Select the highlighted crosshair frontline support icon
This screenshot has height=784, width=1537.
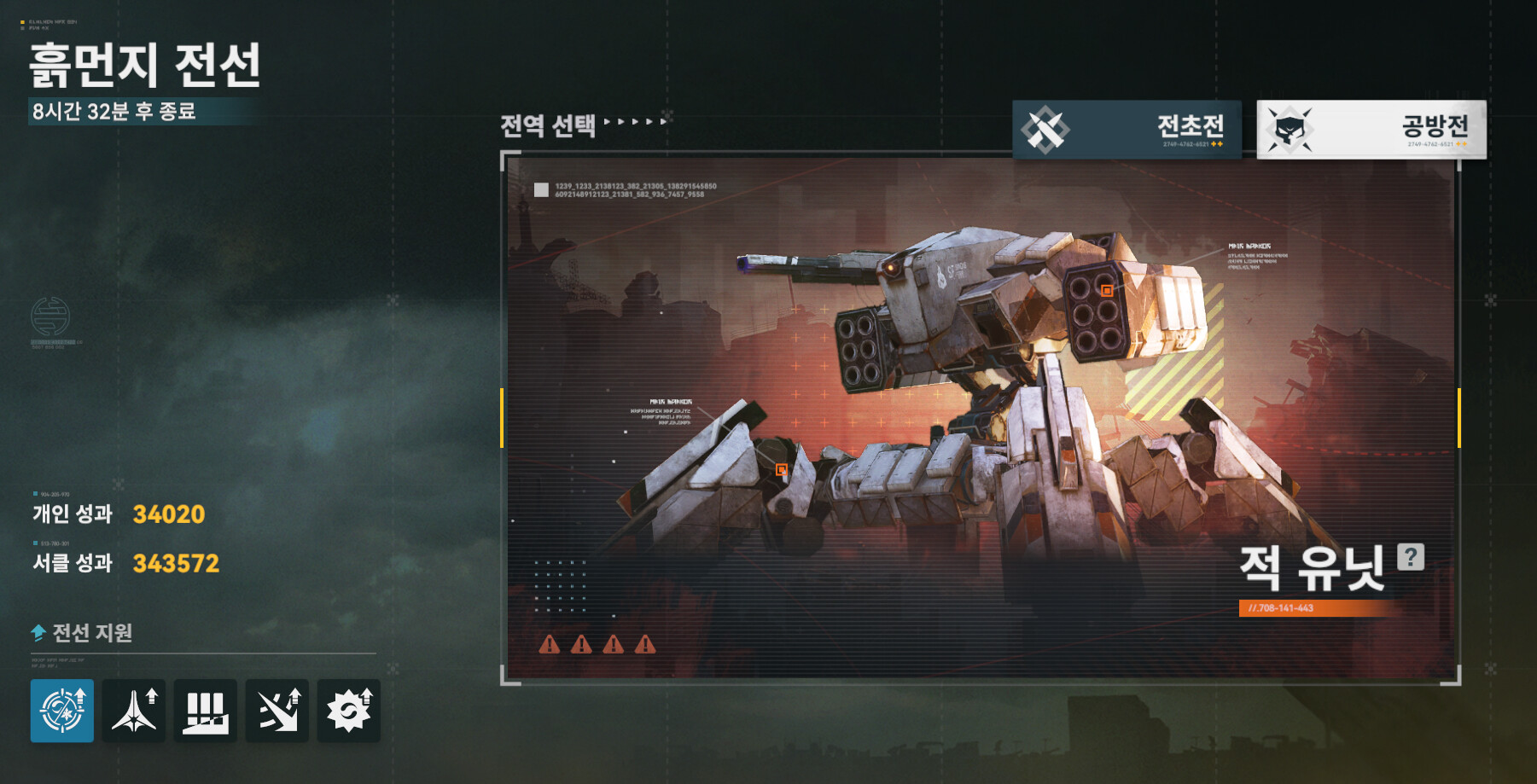pos(62,711)
